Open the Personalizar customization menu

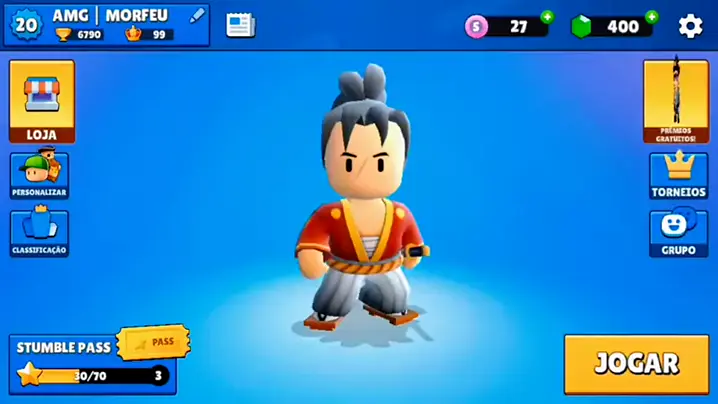pos(40,174)
